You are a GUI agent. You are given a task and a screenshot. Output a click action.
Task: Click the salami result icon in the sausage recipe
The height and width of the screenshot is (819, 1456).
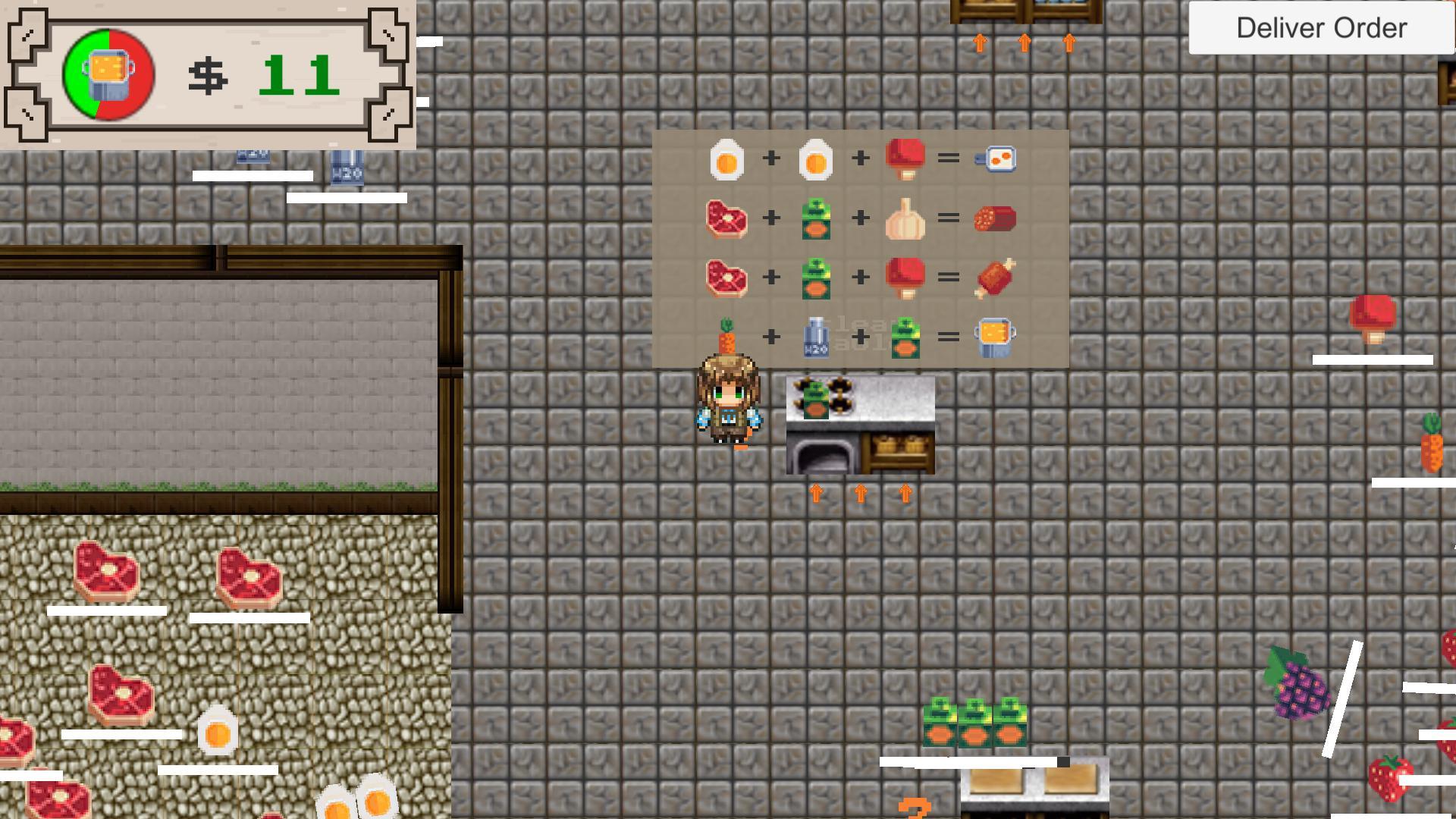[997, 218]
